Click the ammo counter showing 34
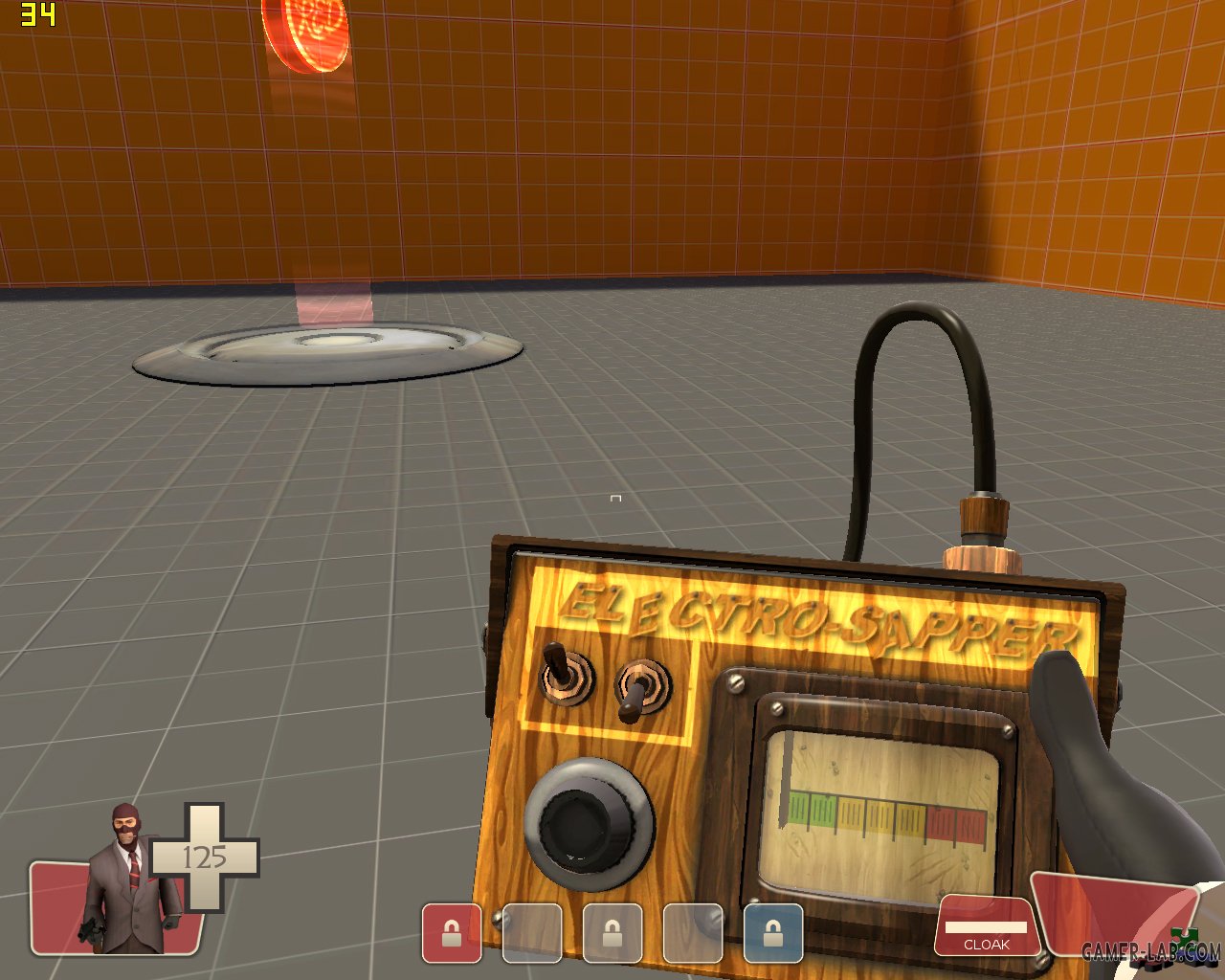Image resolution: width=1225 pixels, height=980 pixels. (x=38, y=14)
